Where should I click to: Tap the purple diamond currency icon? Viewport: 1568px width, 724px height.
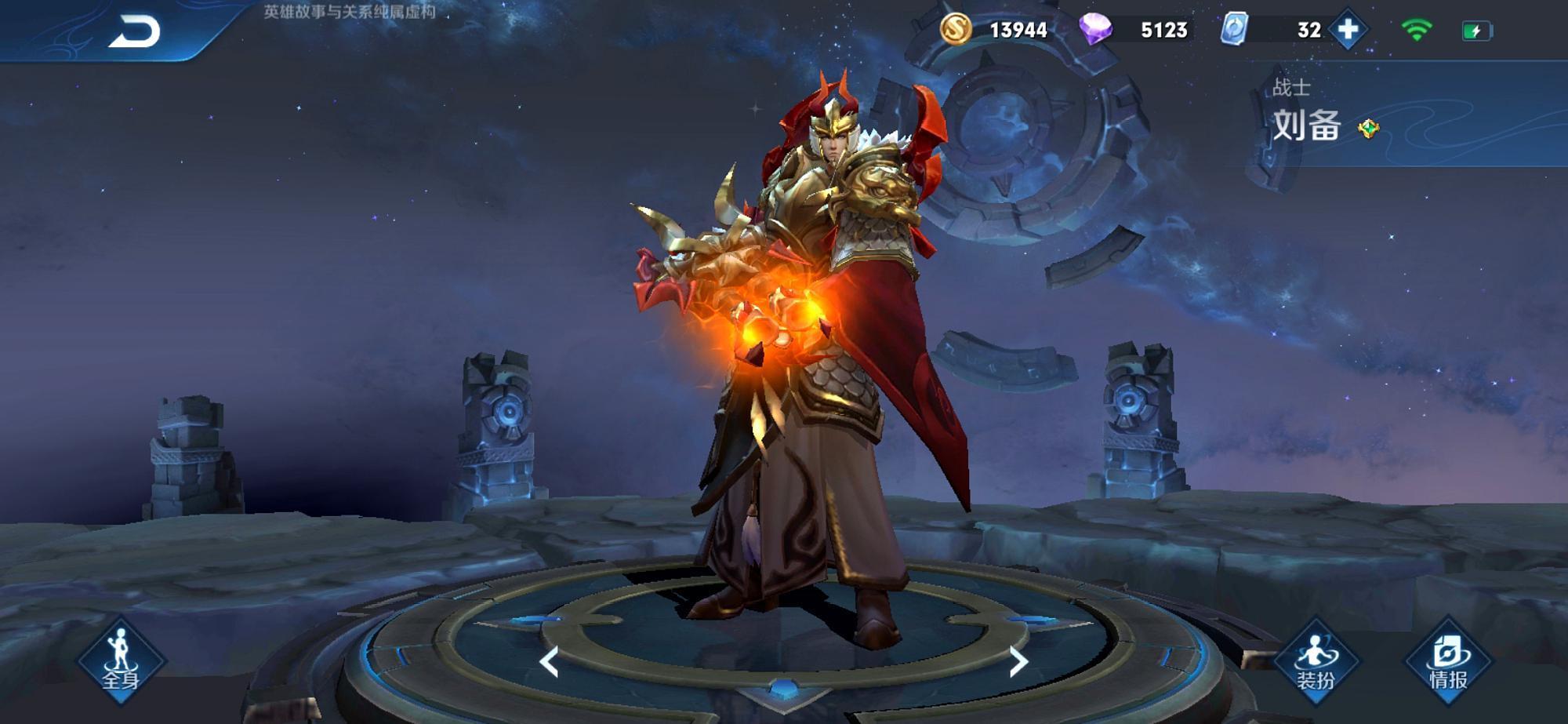1095,30
